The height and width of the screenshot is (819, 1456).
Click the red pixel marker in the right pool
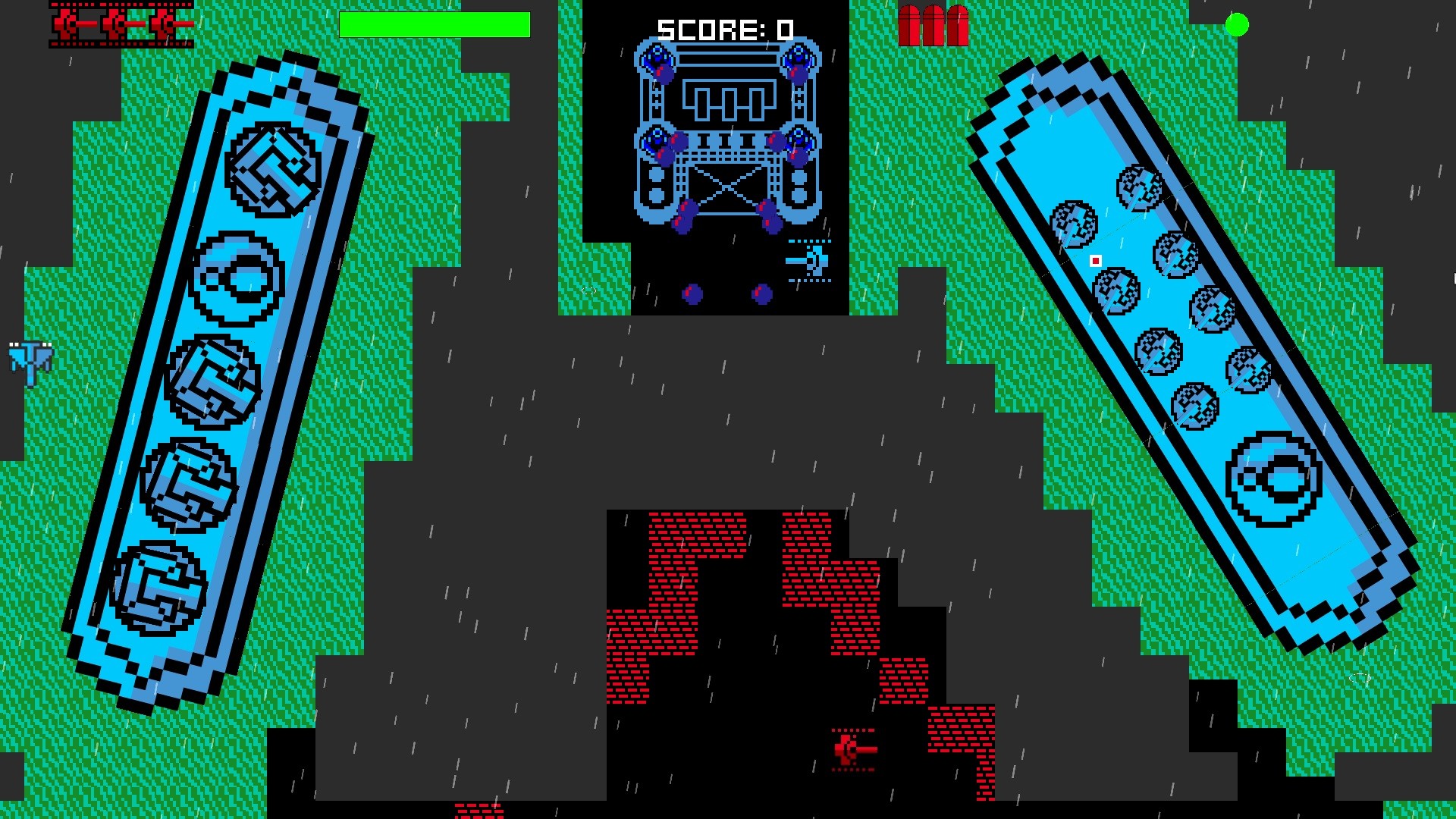1096,260
